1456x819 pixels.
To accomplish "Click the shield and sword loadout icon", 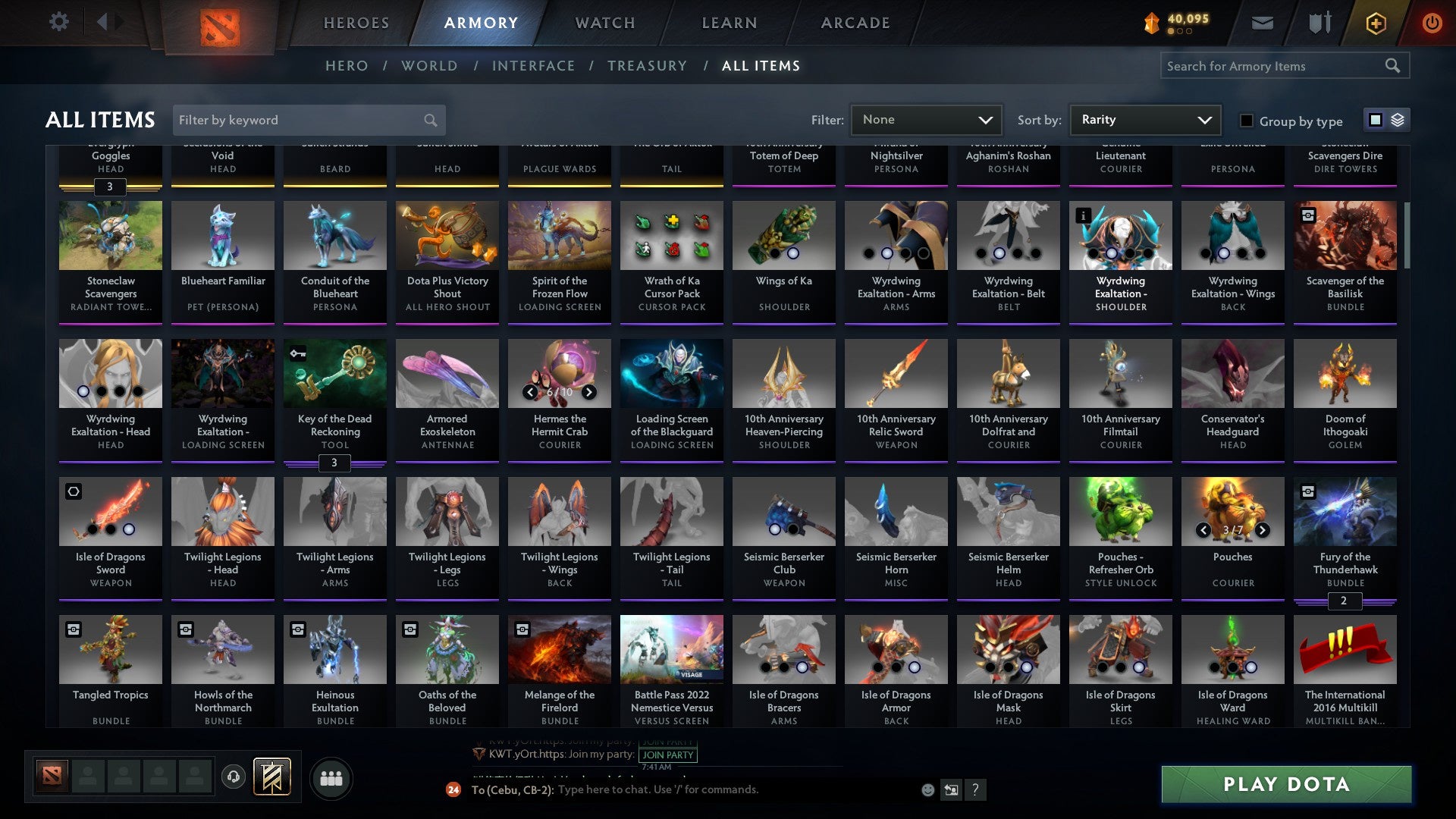I will (x=1319, y=23).
